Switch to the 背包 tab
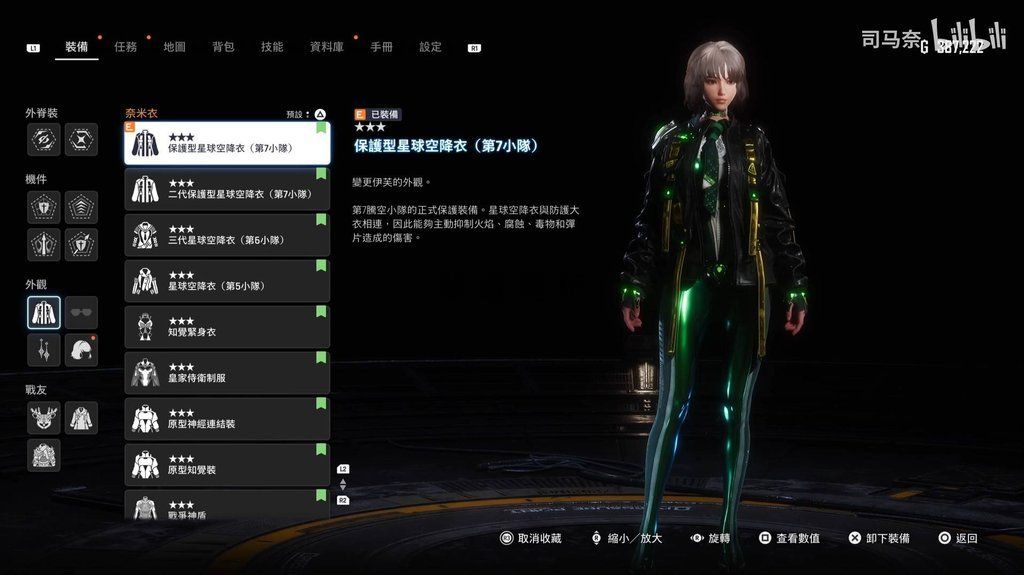The height and width of the screenshot is (575, 1024). [x=223, y=47]
